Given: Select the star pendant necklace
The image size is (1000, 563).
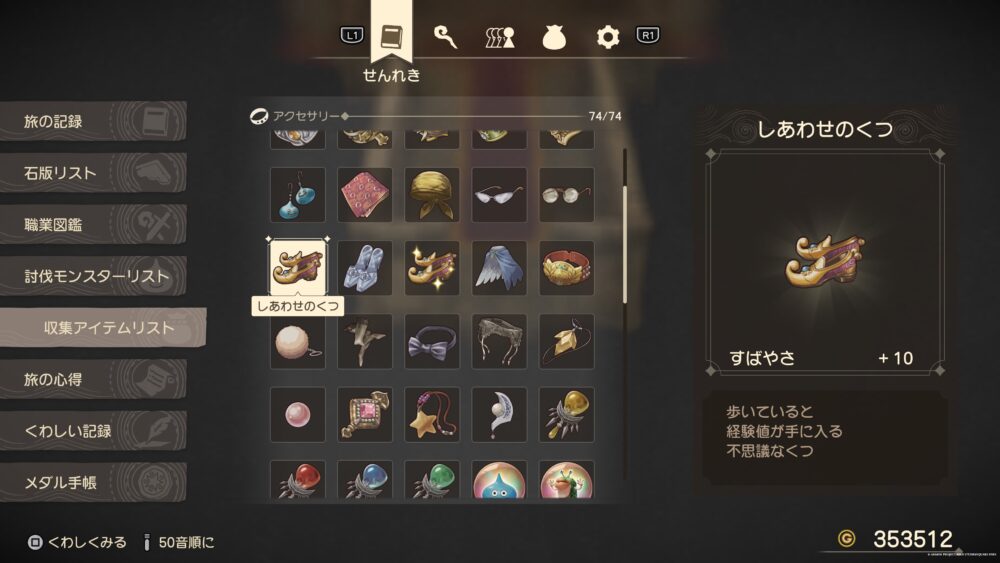Looking at the screenshot, I should click(431, 415).
